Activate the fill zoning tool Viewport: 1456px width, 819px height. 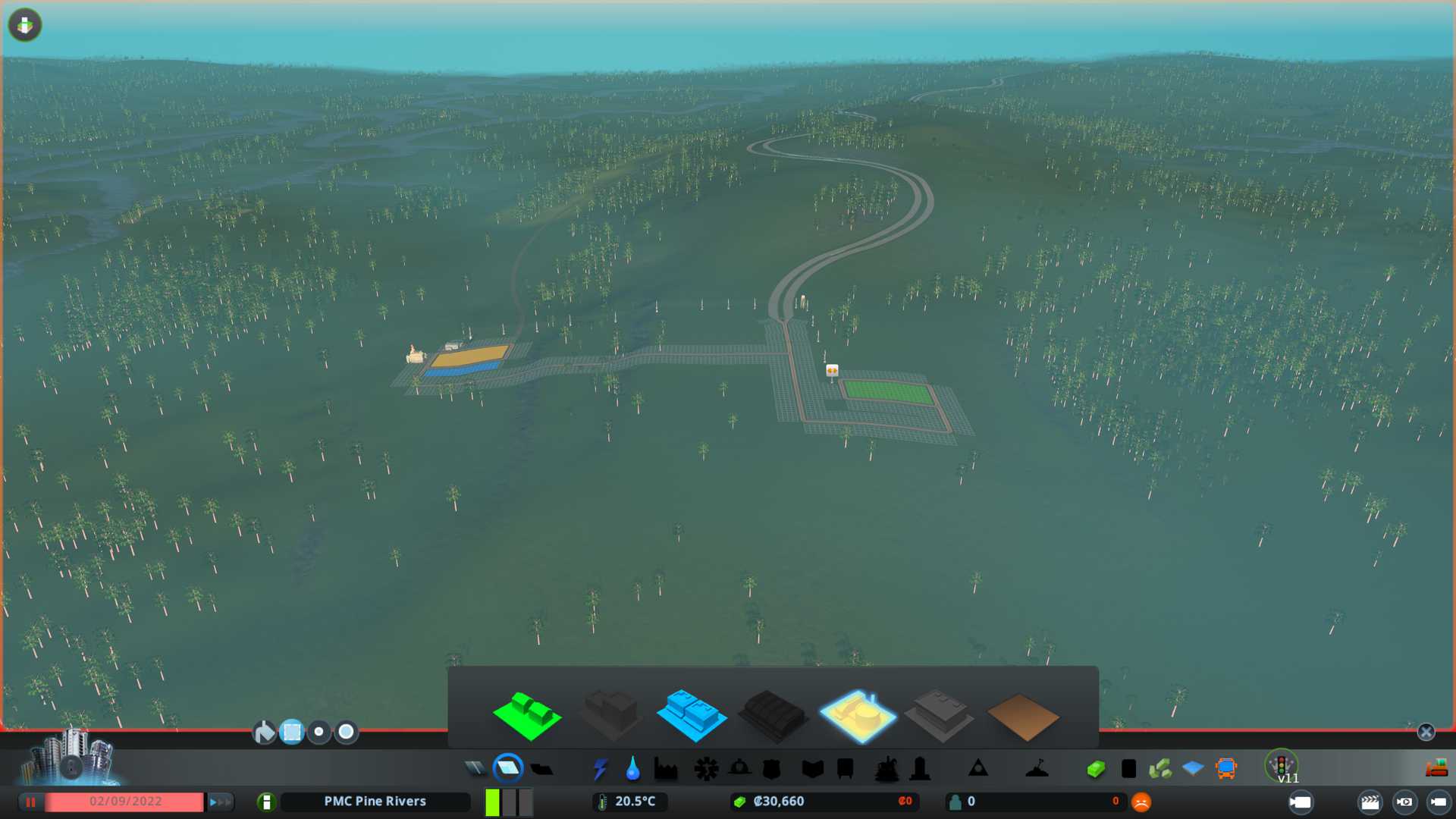[264, 732]
